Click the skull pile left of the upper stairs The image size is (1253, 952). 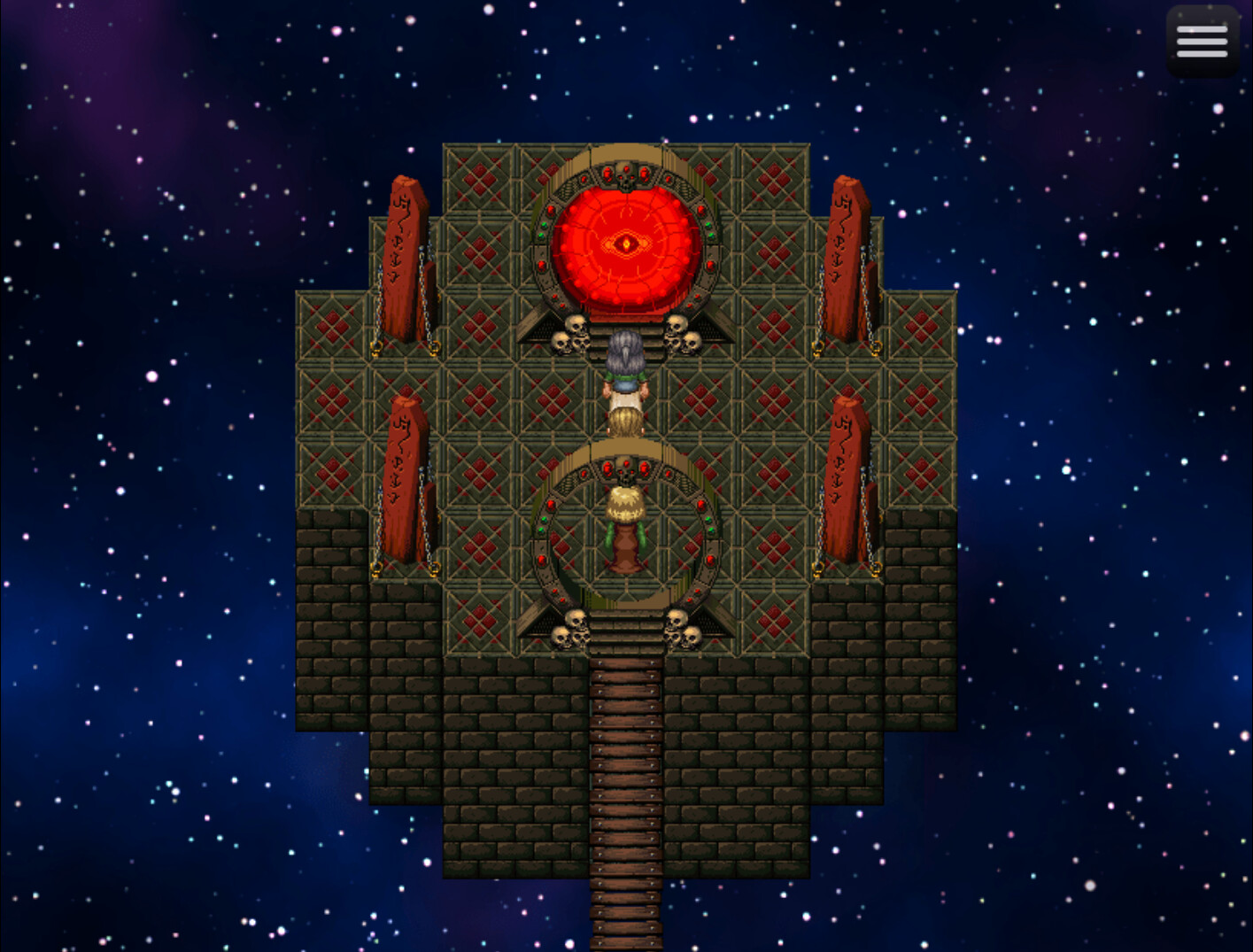point(571,332)
